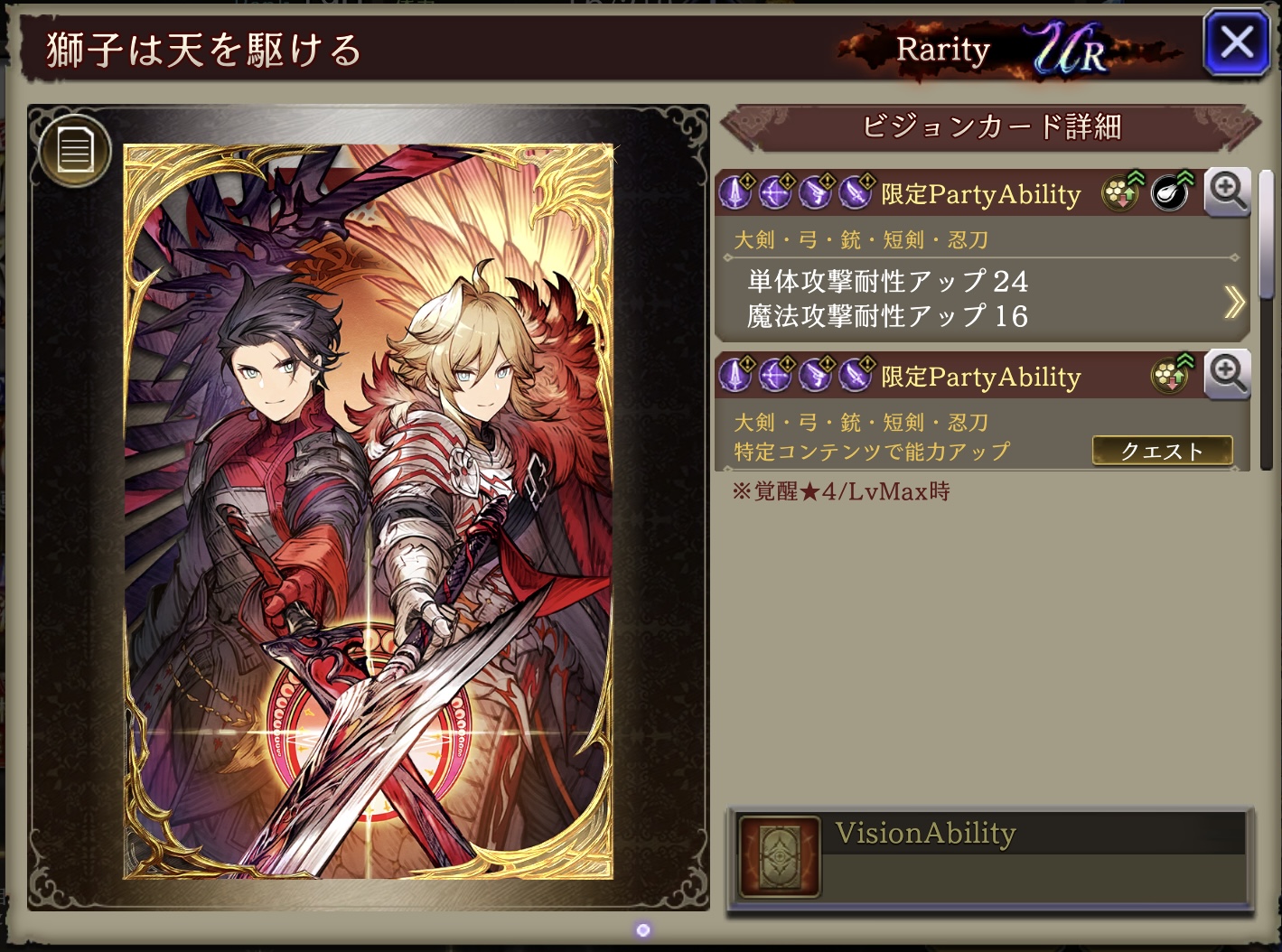Open the card text document icon

(x=75, y=149)
